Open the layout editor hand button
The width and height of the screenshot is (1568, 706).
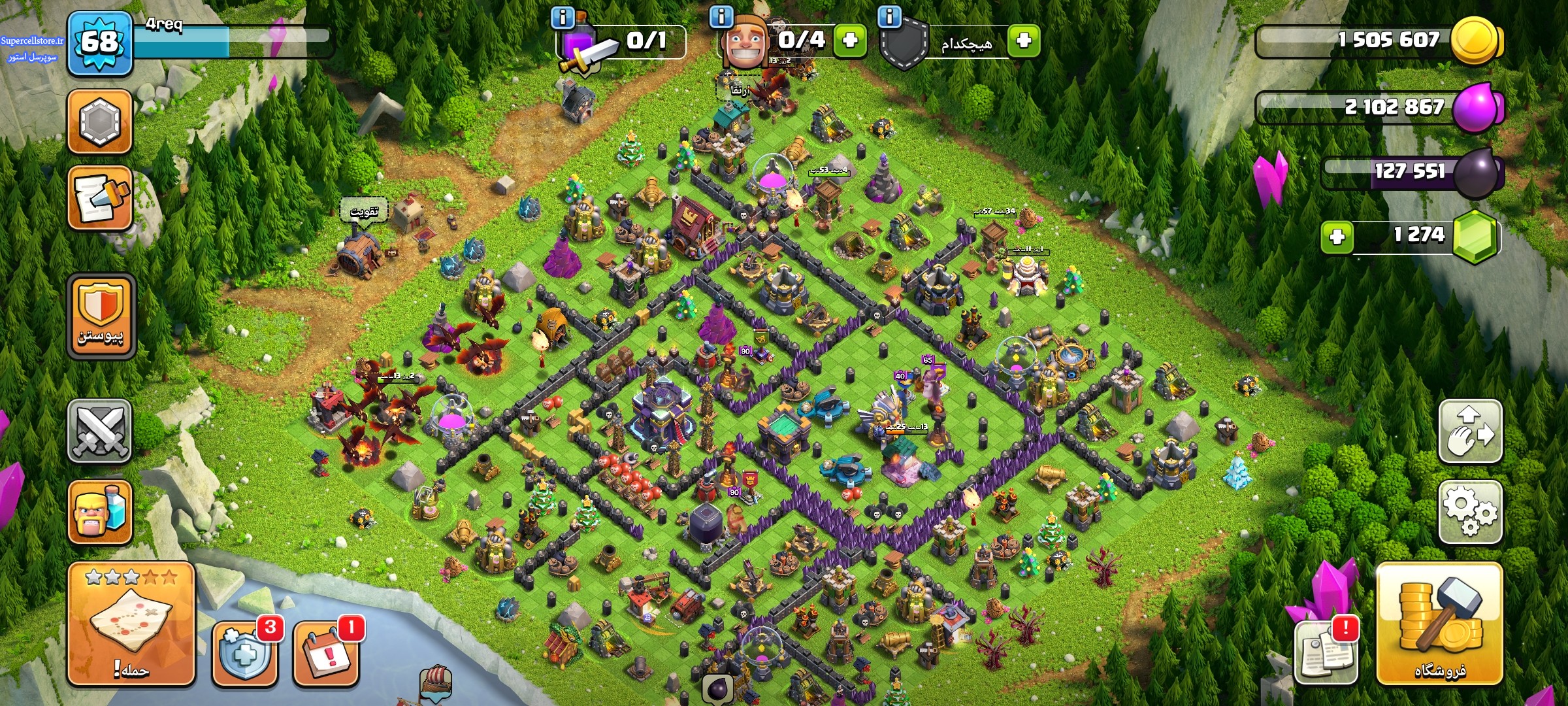1470,431
